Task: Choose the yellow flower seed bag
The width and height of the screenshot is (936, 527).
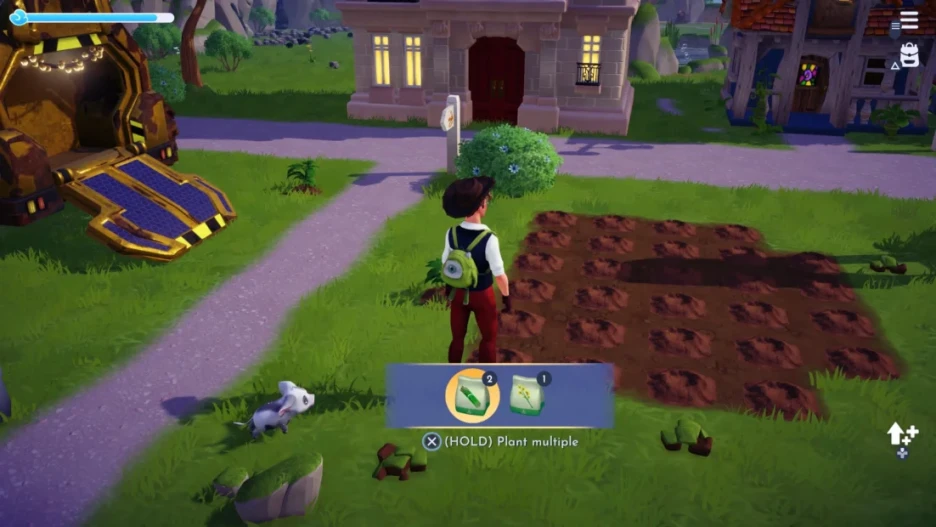Action: 527,396
